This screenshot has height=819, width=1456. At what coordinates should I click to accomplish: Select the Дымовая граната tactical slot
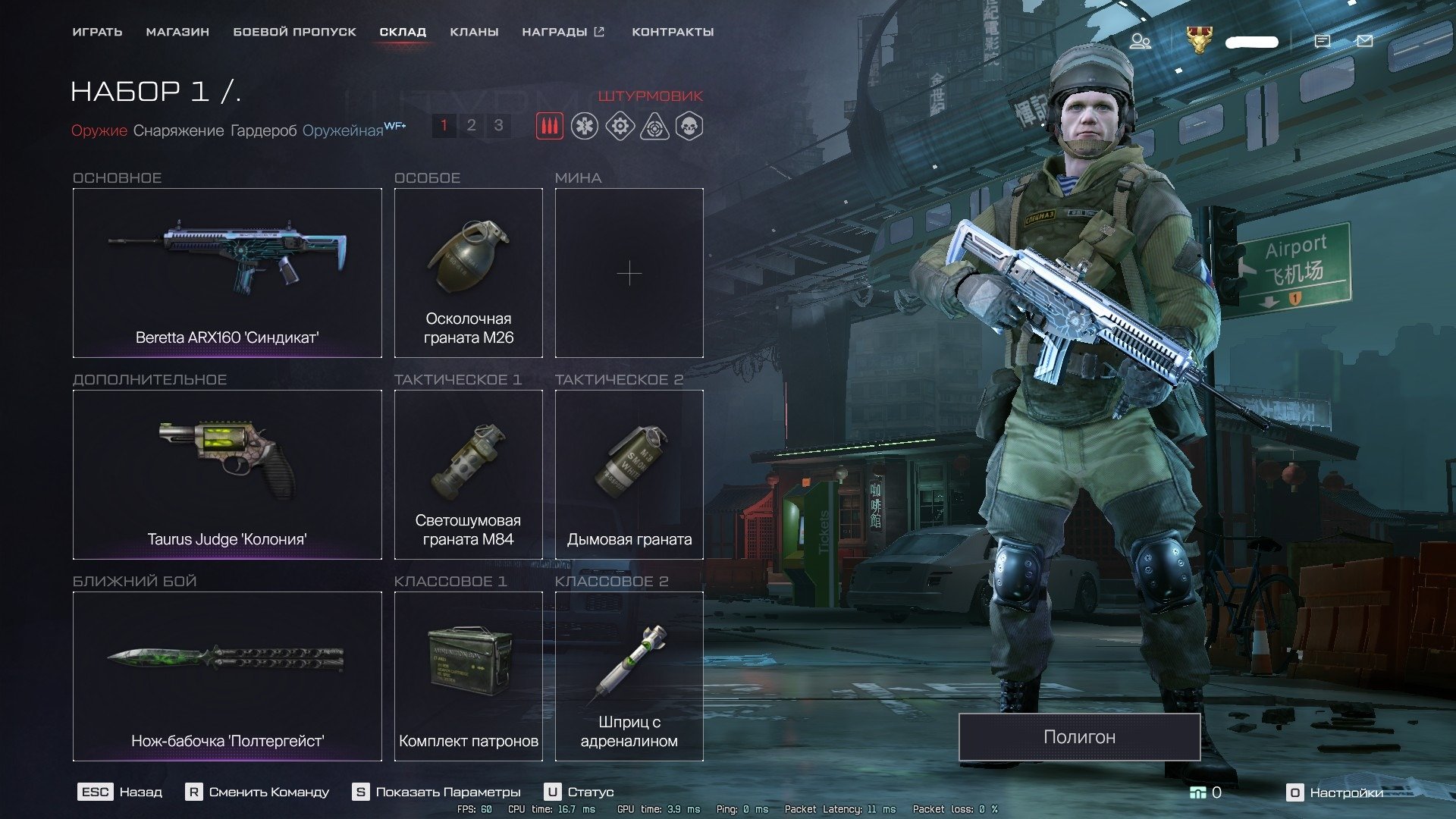coord(629,475)
